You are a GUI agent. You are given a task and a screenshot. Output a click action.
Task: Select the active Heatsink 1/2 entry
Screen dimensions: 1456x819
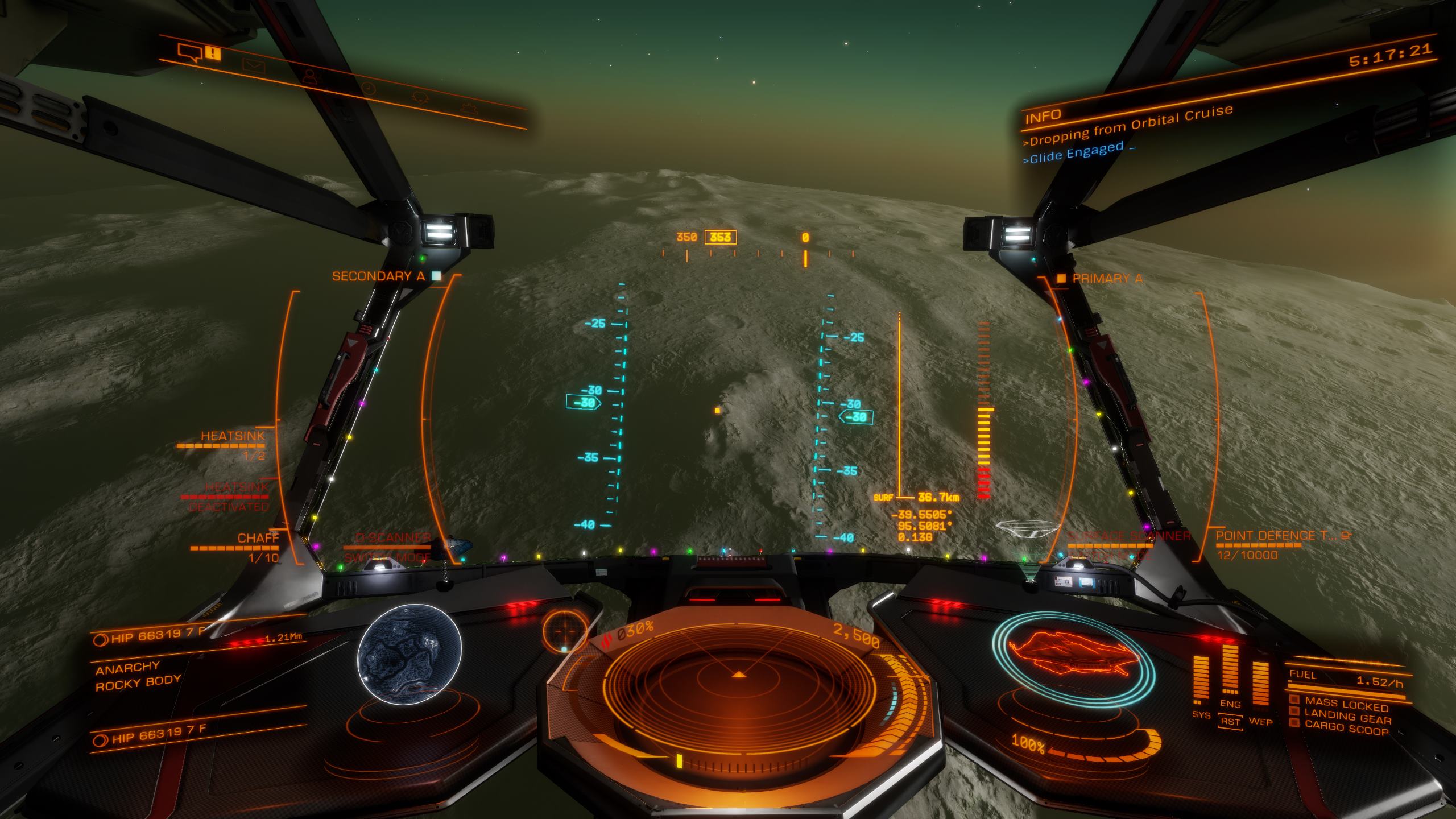click(232, 437)
